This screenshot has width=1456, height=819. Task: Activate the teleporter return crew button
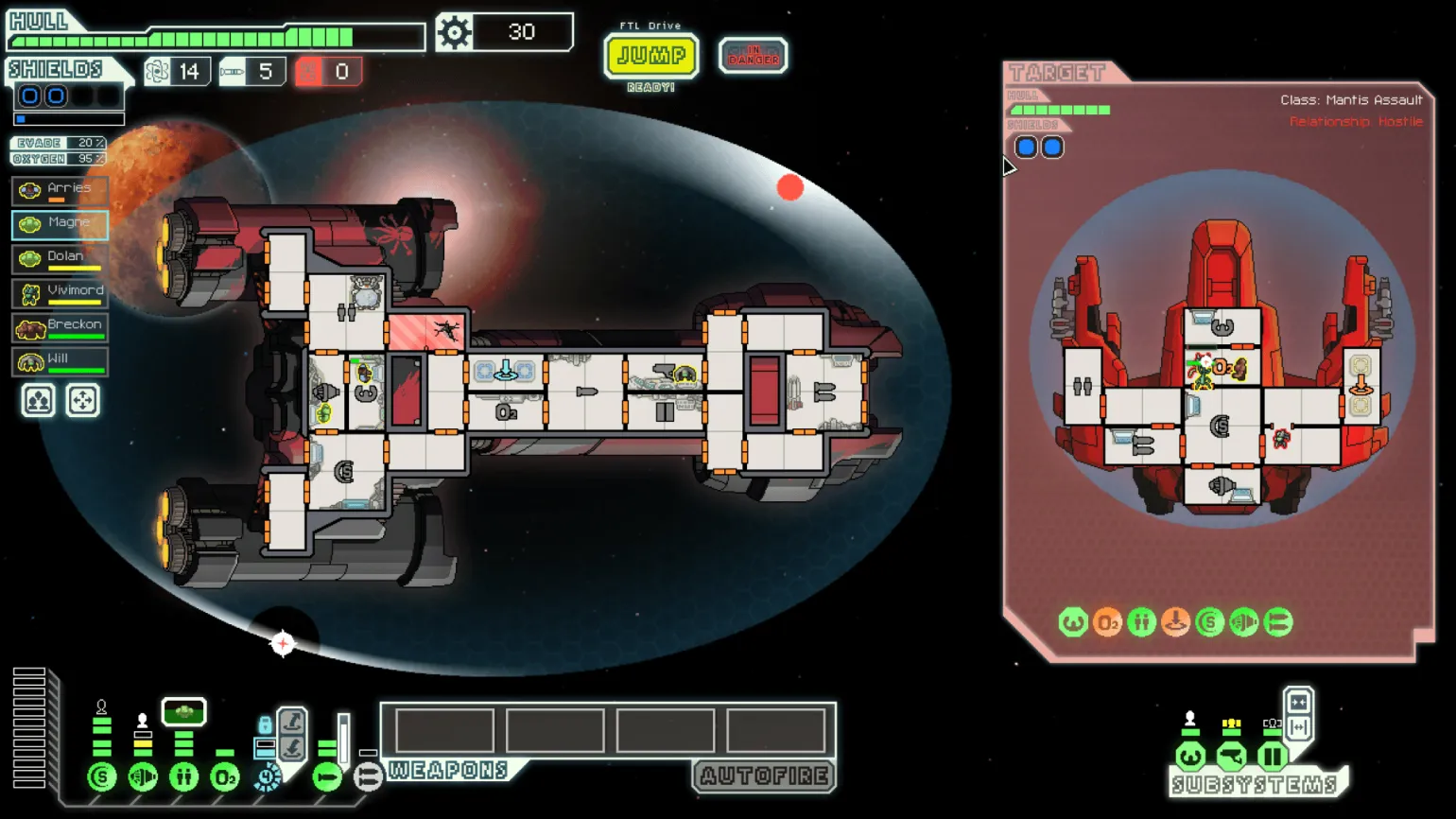(292, 749)
